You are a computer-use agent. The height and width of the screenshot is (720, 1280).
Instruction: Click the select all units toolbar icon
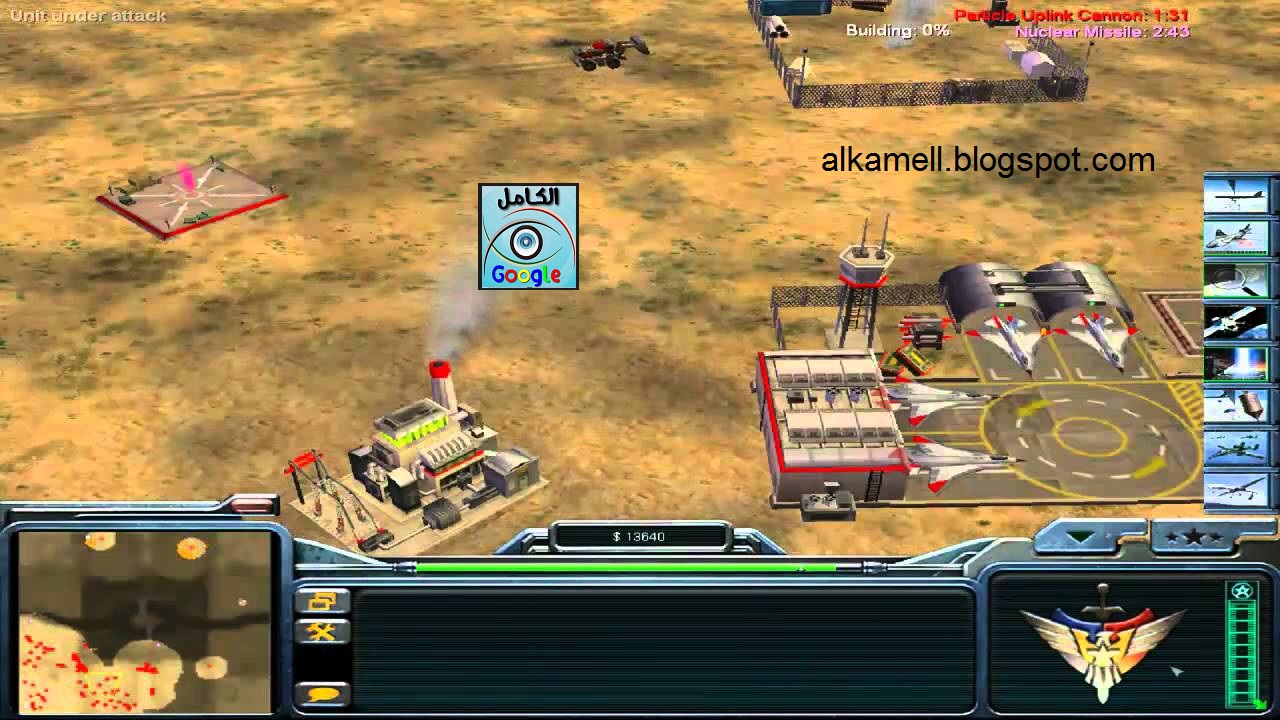(323, 600)
